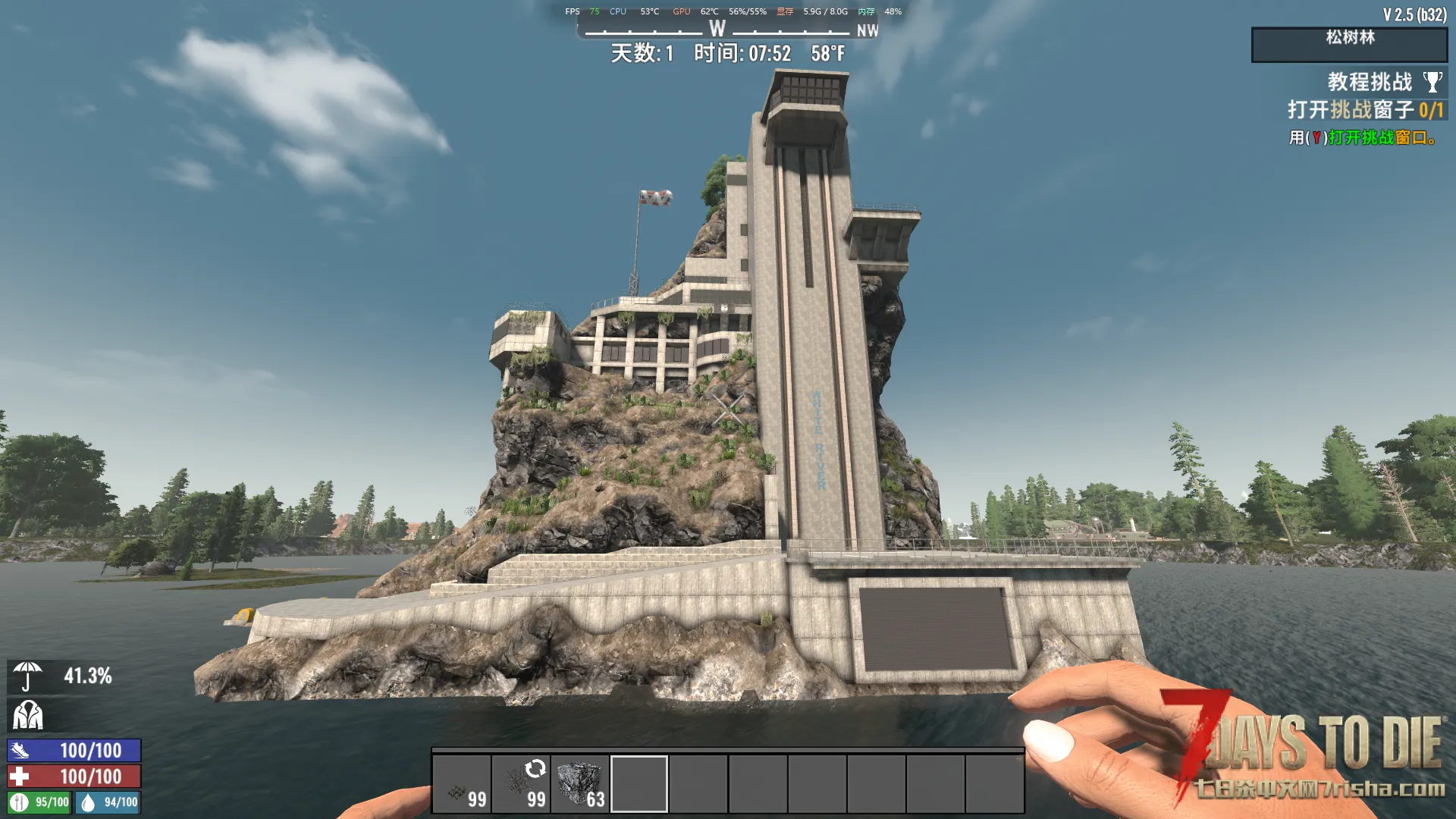Click the jacket clothing status icon
Screen dimensions: 1456x819
pyautogui.click(x=28, y=714)
